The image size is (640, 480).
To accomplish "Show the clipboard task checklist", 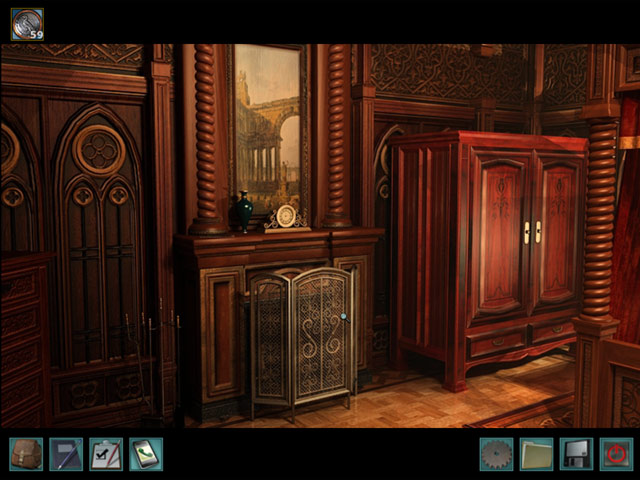I will (x=106, y=454).
